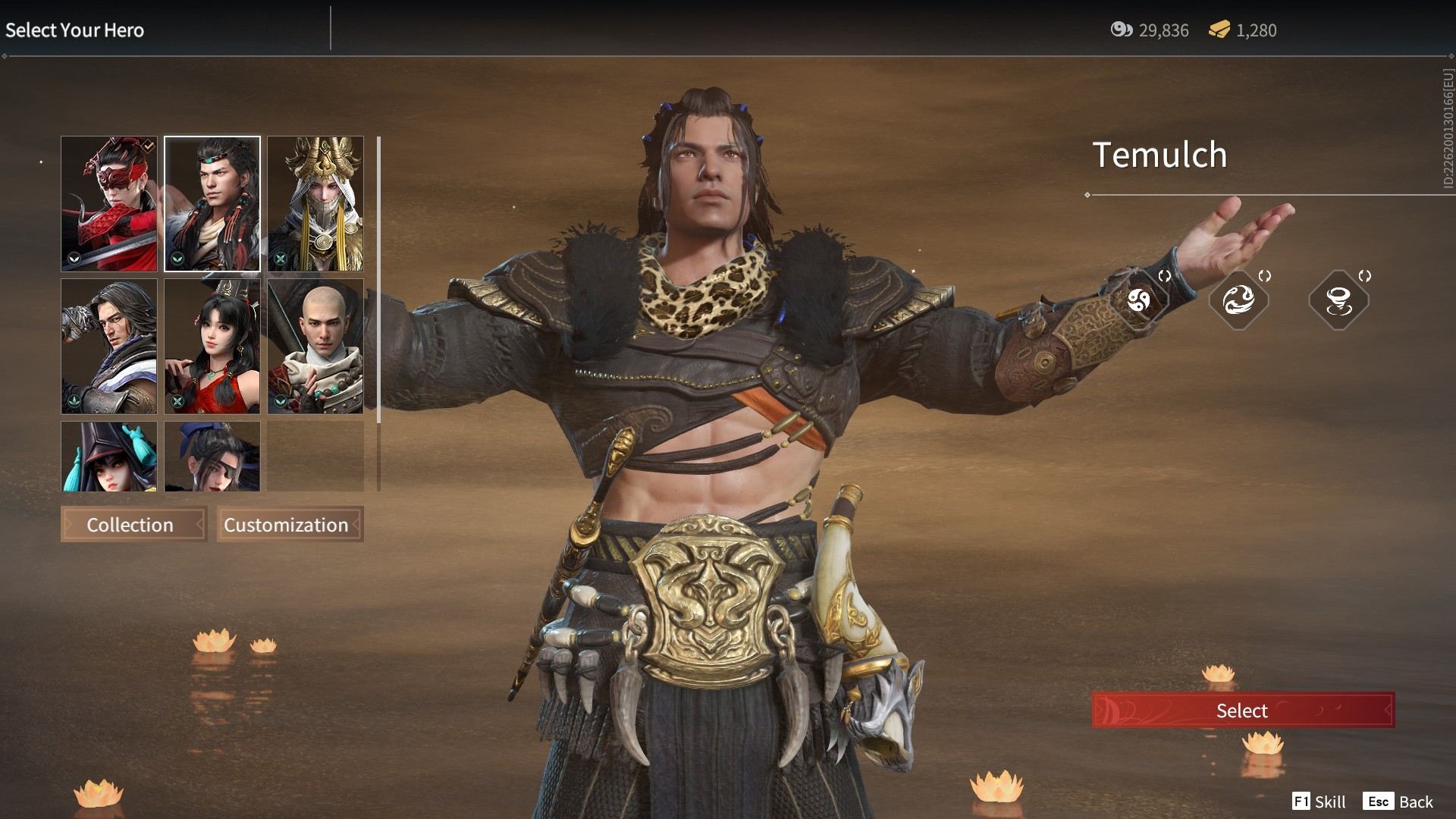
Task: View the triple-swirl skill icon
Action: click(x=1138, y=300)
